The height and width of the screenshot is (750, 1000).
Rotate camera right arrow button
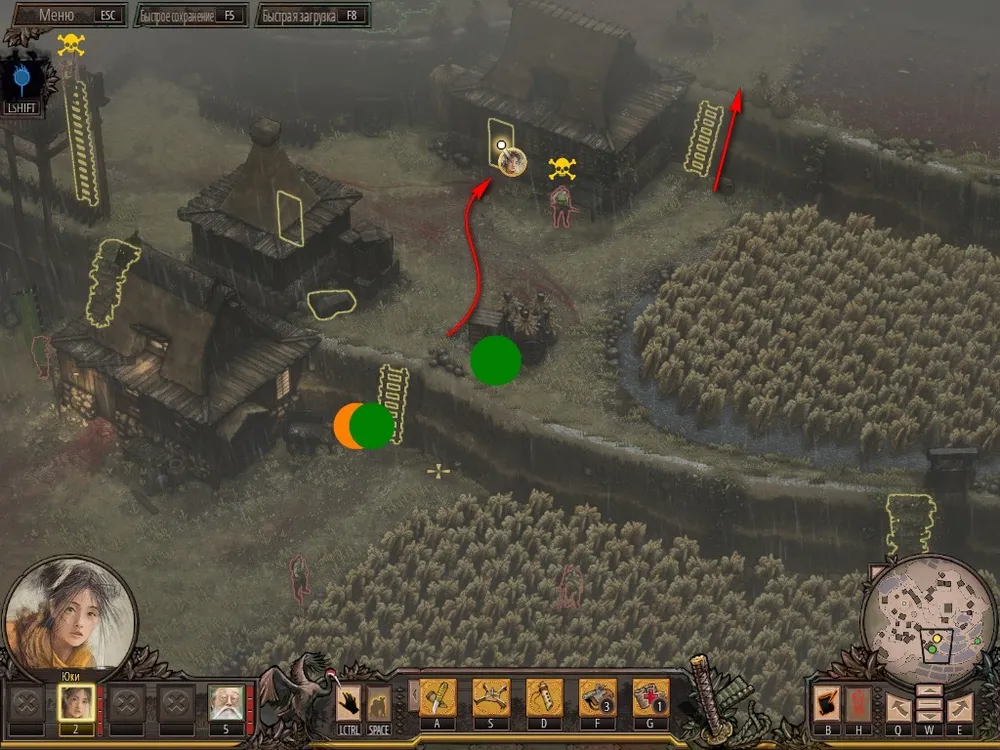point(959,707)
